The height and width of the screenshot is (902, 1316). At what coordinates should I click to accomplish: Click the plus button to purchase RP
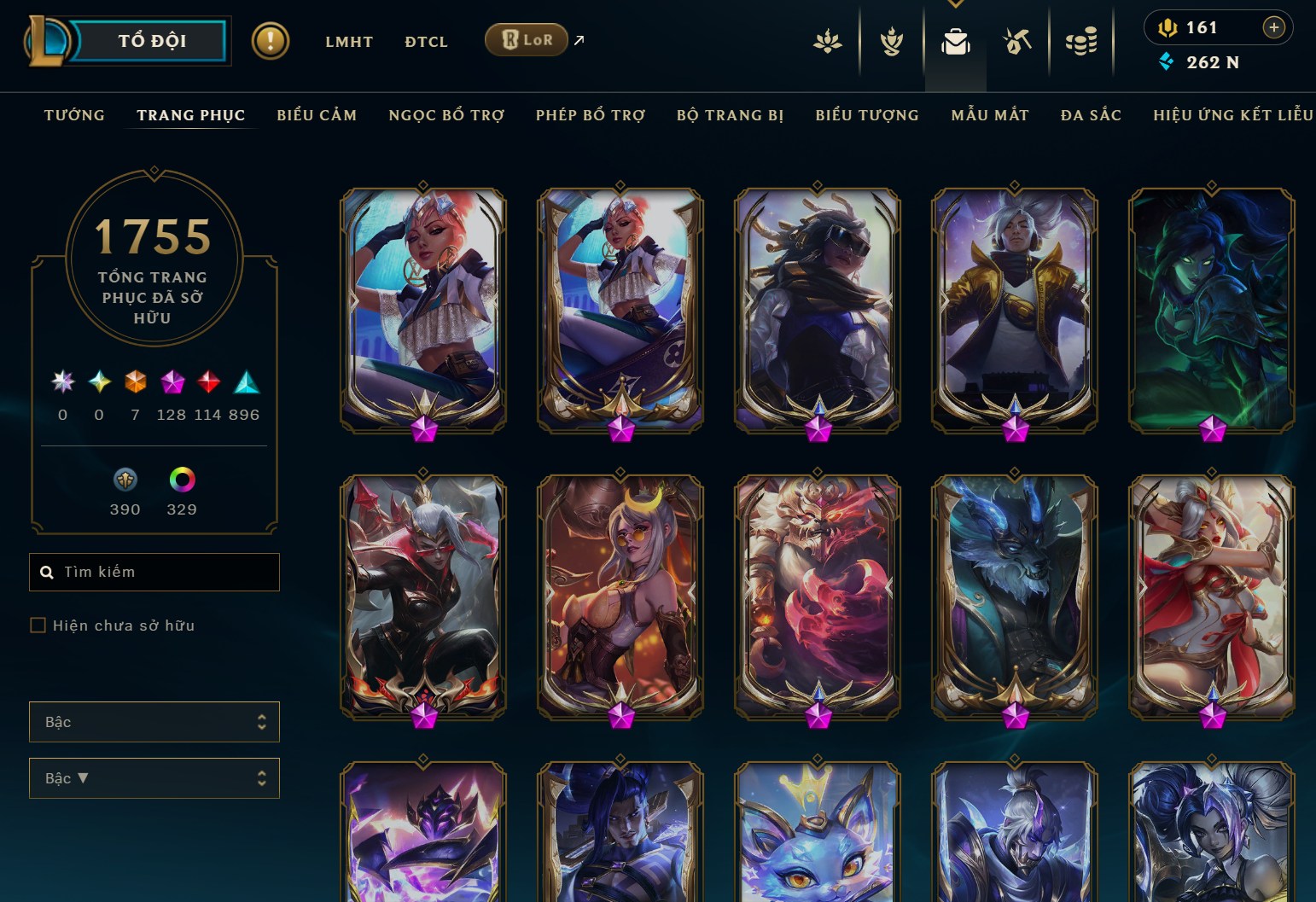coord(1274,27)
